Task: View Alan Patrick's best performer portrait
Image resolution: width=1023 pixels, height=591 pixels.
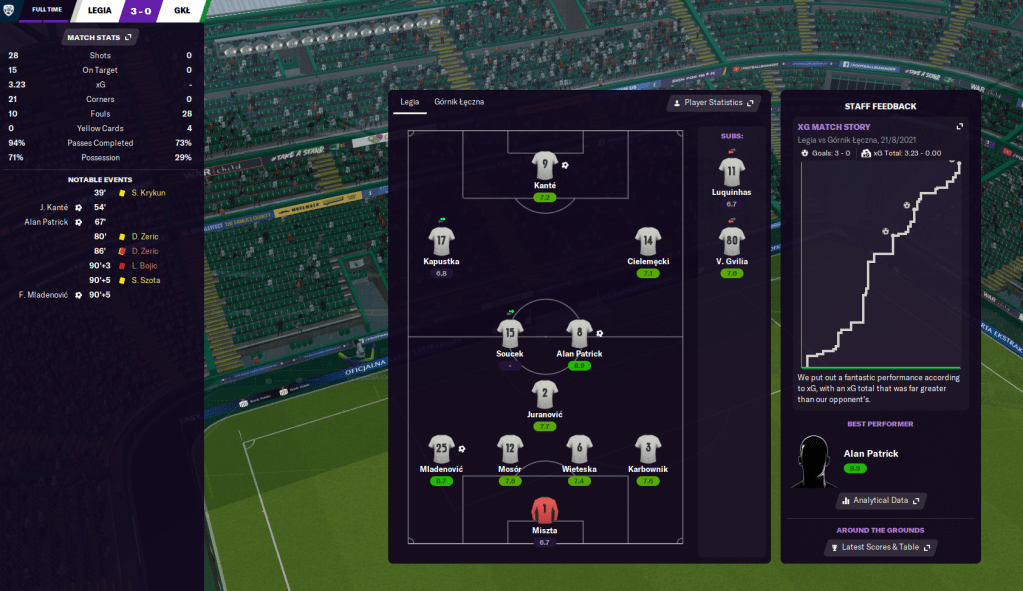Action: (813, 461)
